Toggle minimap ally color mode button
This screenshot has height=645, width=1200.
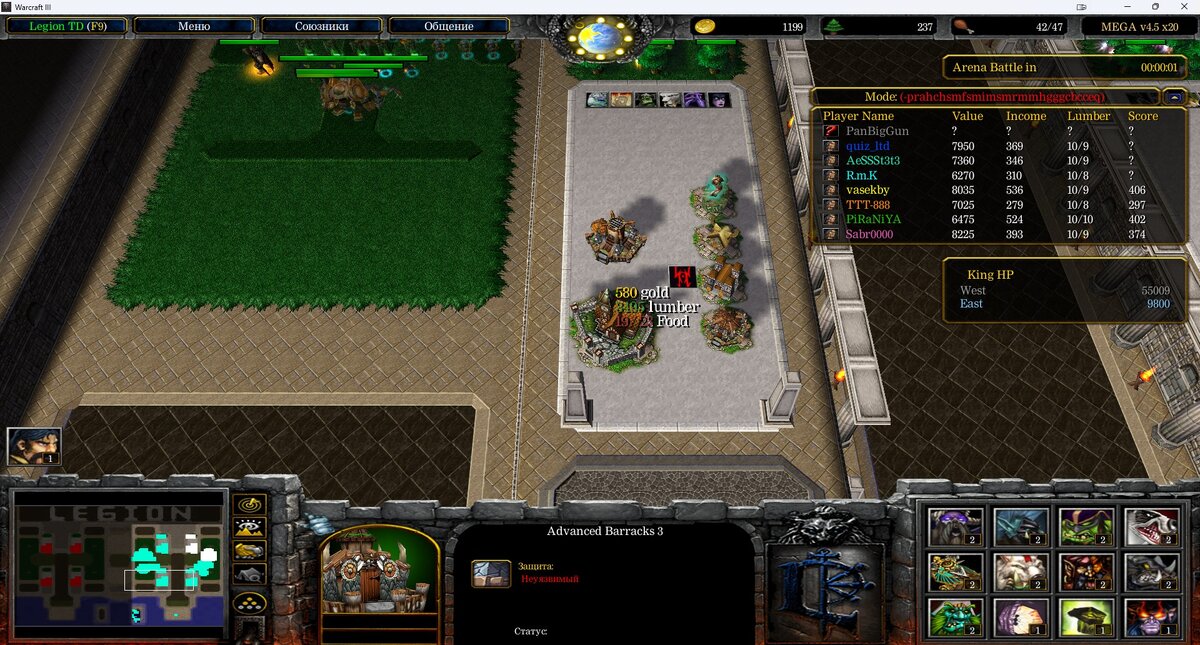click(249, 551)
